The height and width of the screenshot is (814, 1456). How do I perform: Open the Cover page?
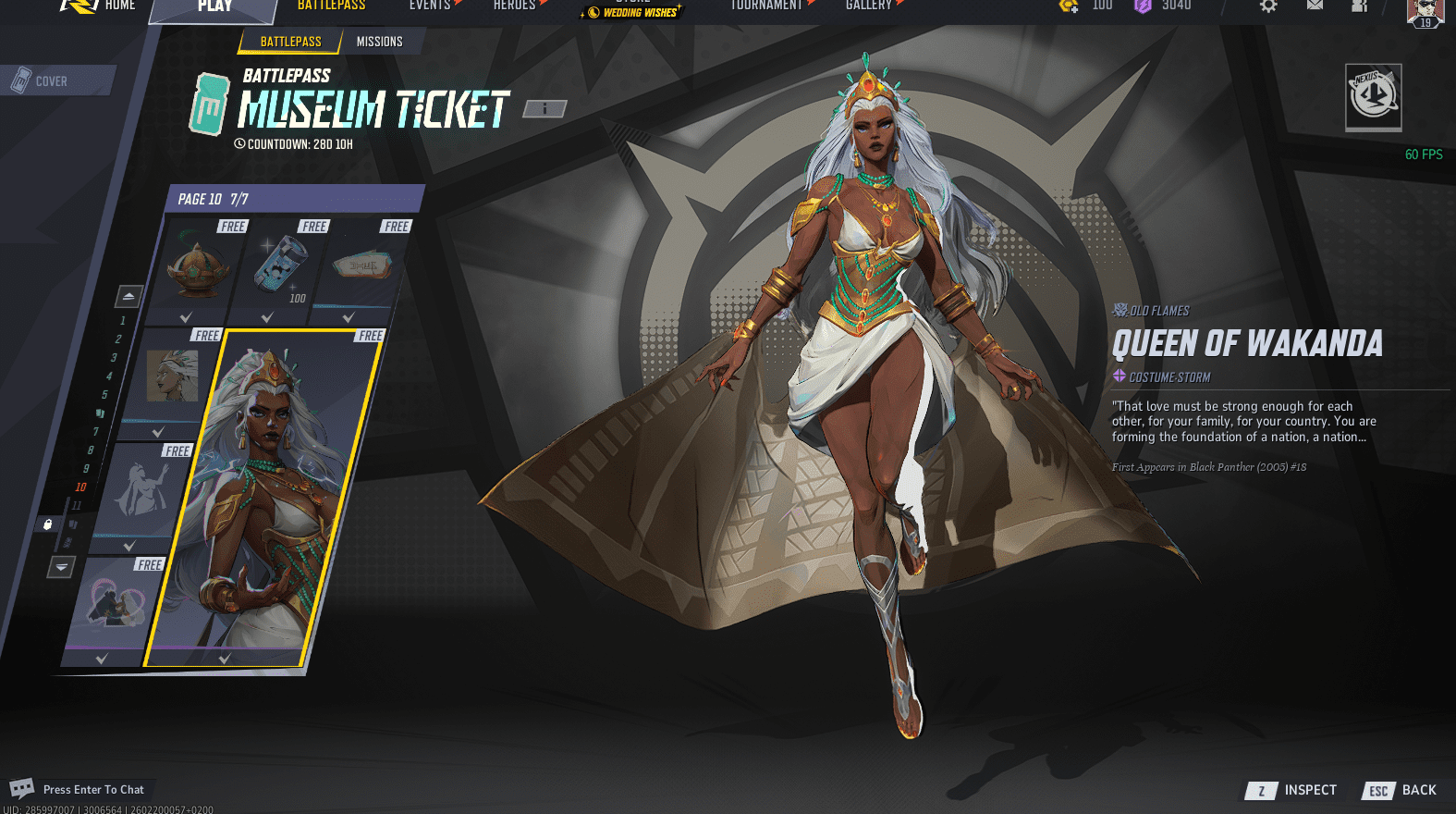pos(51,81)
